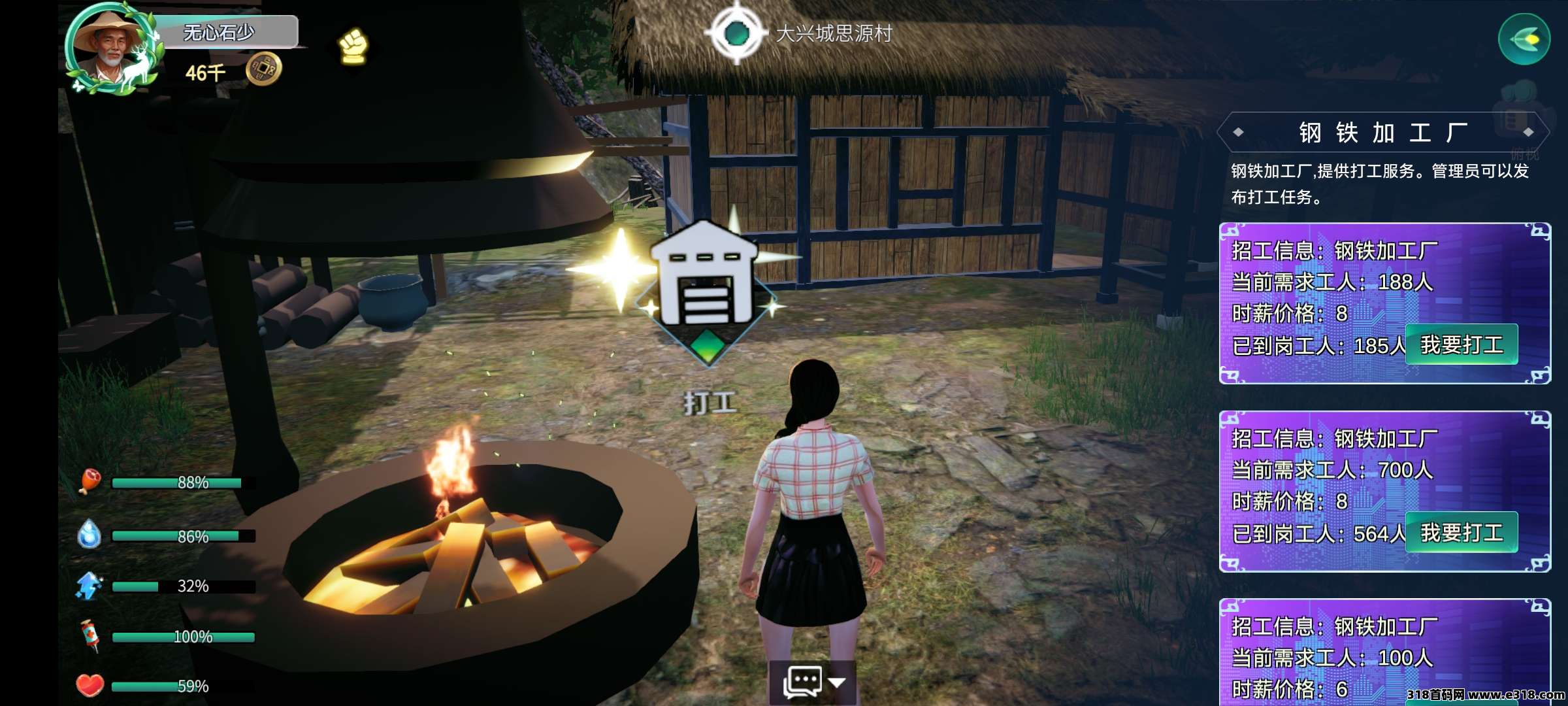Tap the copper coin currency icon
1568x706 pixels.
point(263,69)
